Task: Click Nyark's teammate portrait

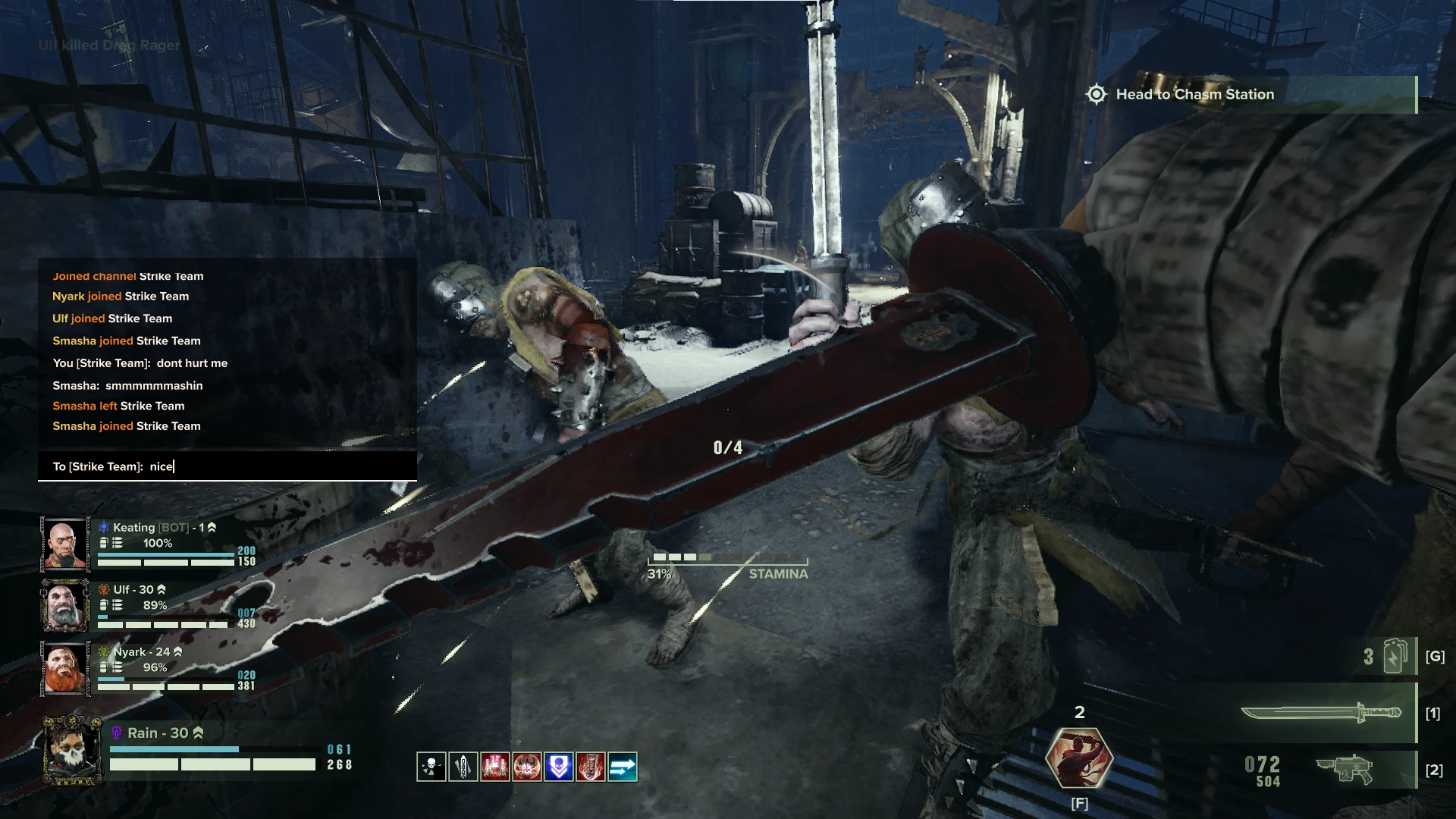Action: (x=64, y=667)
